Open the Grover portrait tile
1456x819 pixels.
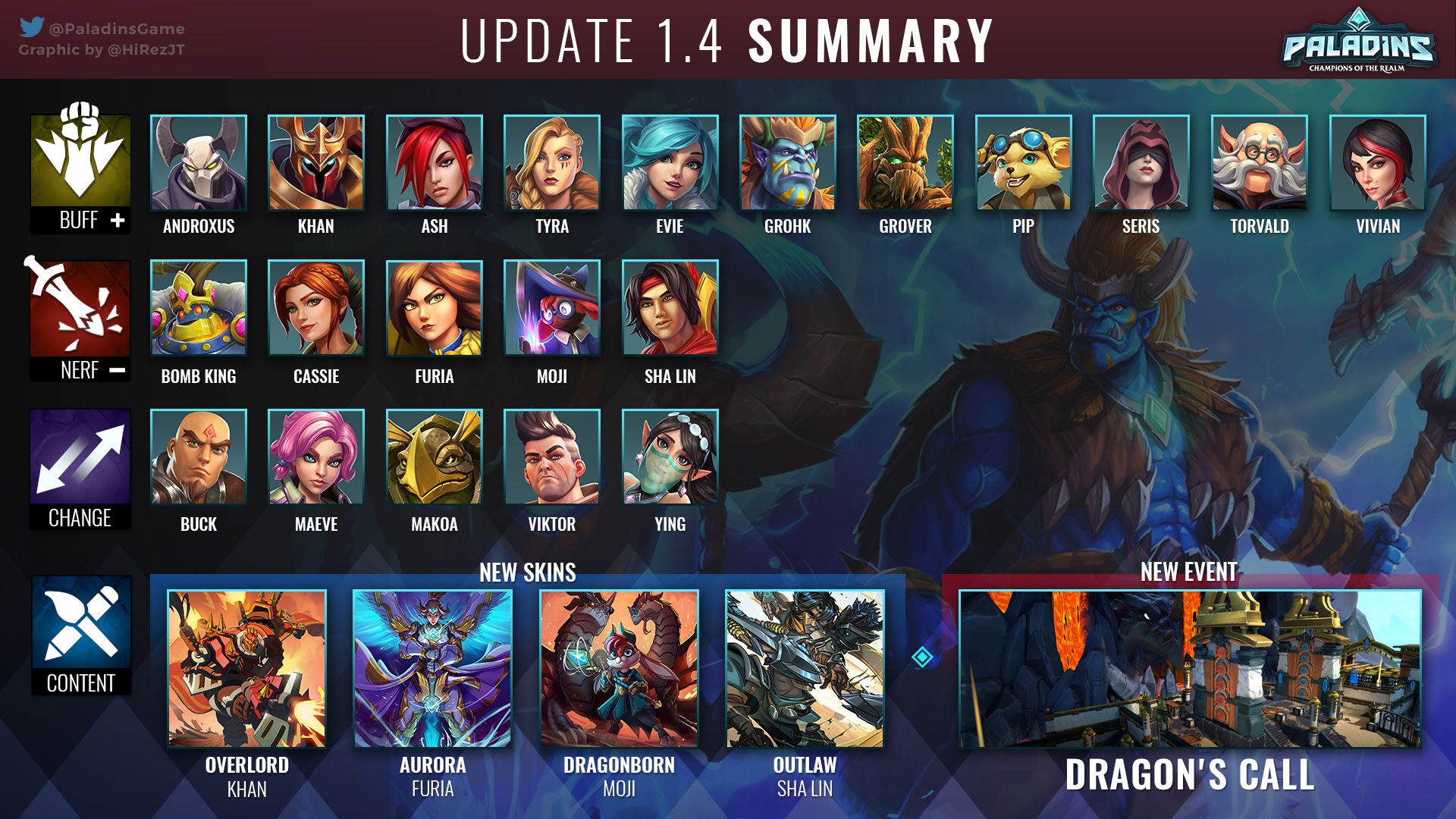905,162
